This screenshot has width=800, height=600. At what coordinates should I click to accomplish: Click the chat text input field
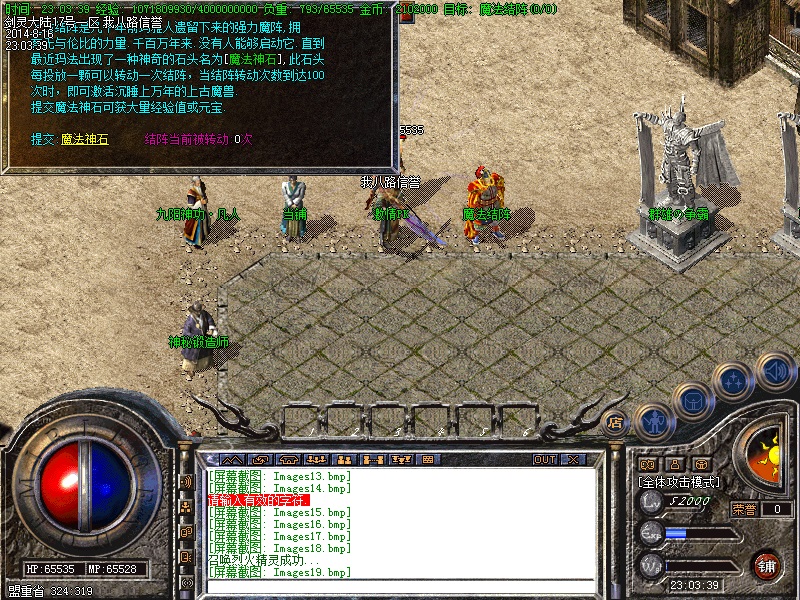400,584
